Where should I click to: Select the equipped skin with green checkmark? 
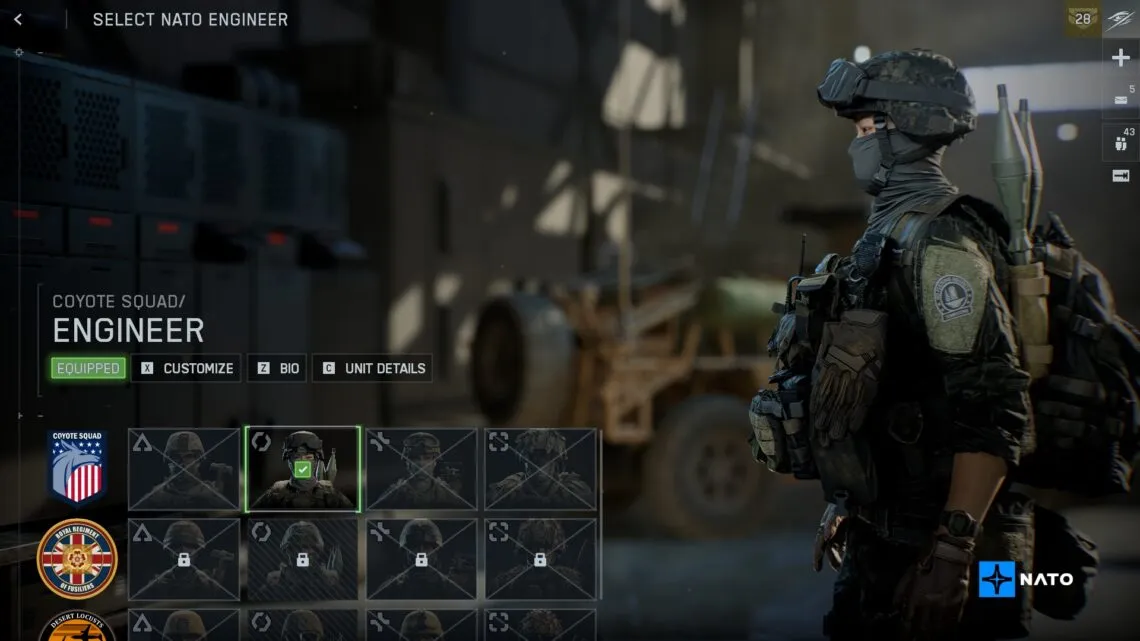pyautogui.click(x=303, y=469)
